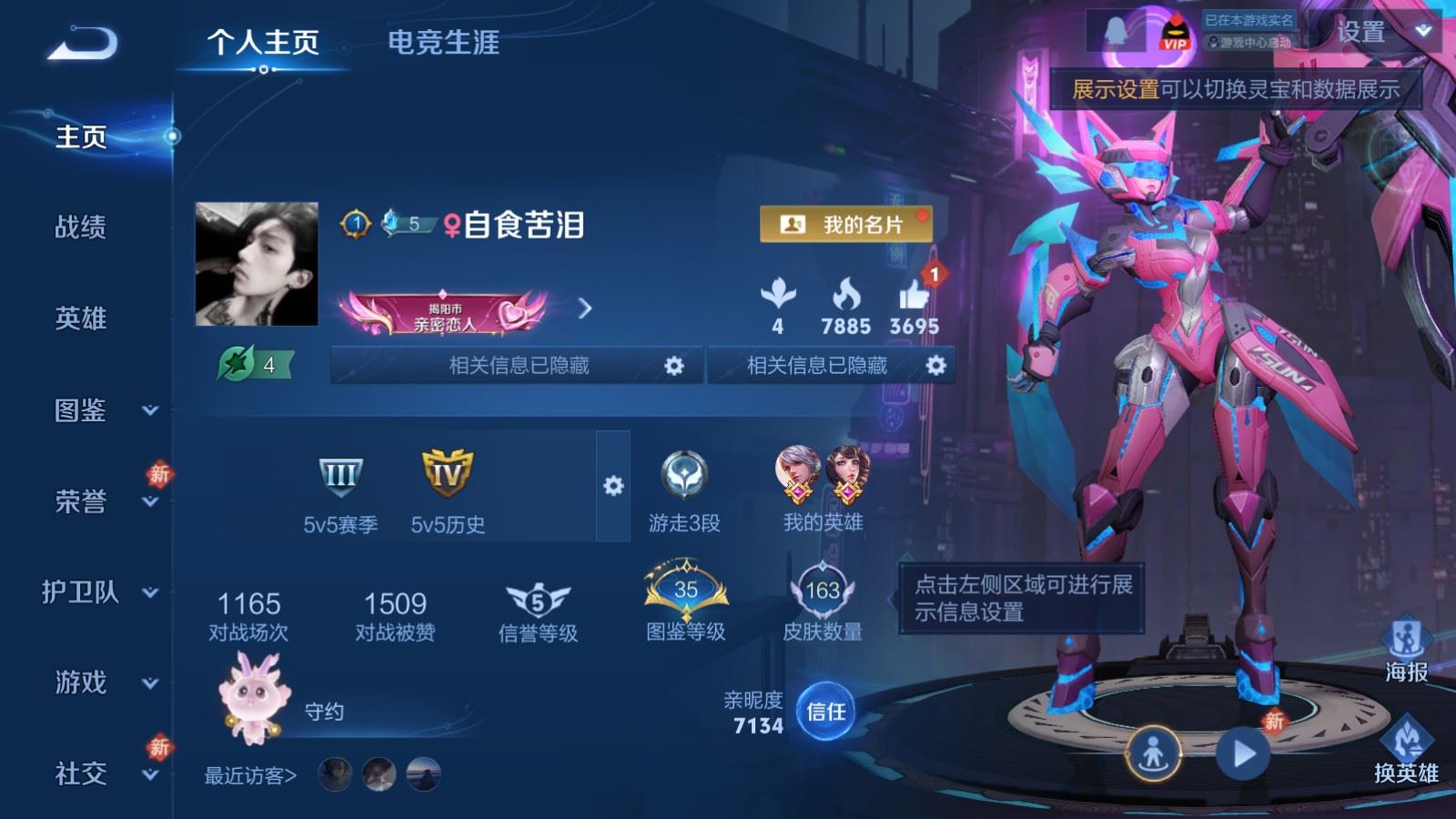Expand the 社交 menu

point(100,773)
